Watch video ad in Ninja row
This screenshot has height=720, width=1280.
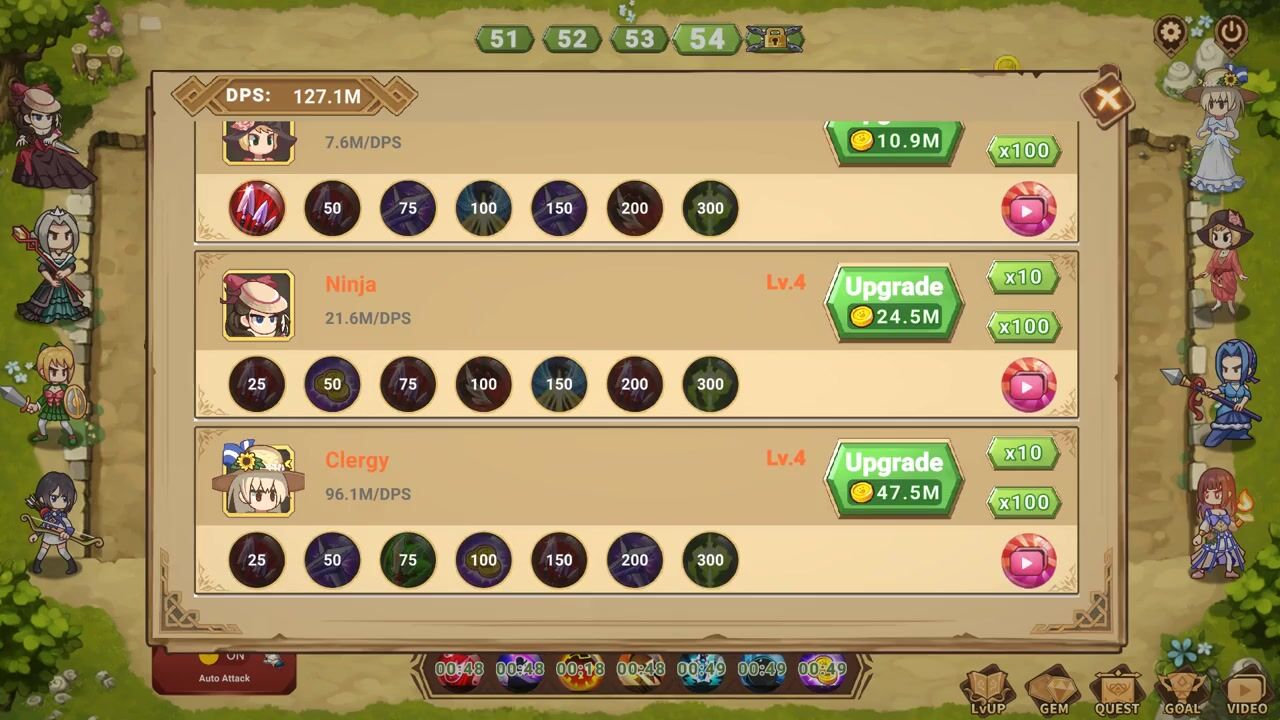click(1028, 385)
